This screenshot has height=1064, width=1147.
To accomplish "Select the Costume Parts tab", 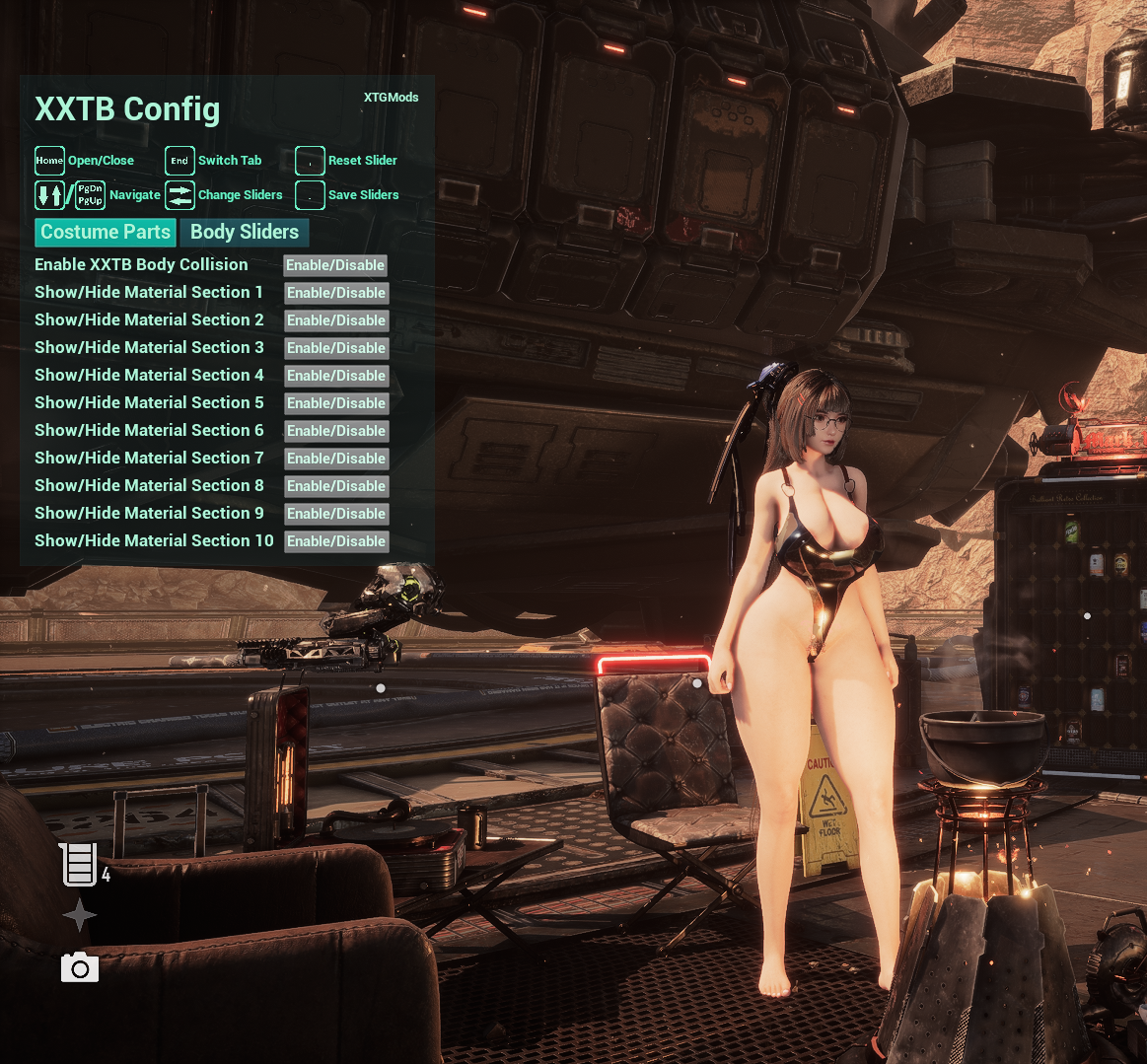I will click(106, 233).
